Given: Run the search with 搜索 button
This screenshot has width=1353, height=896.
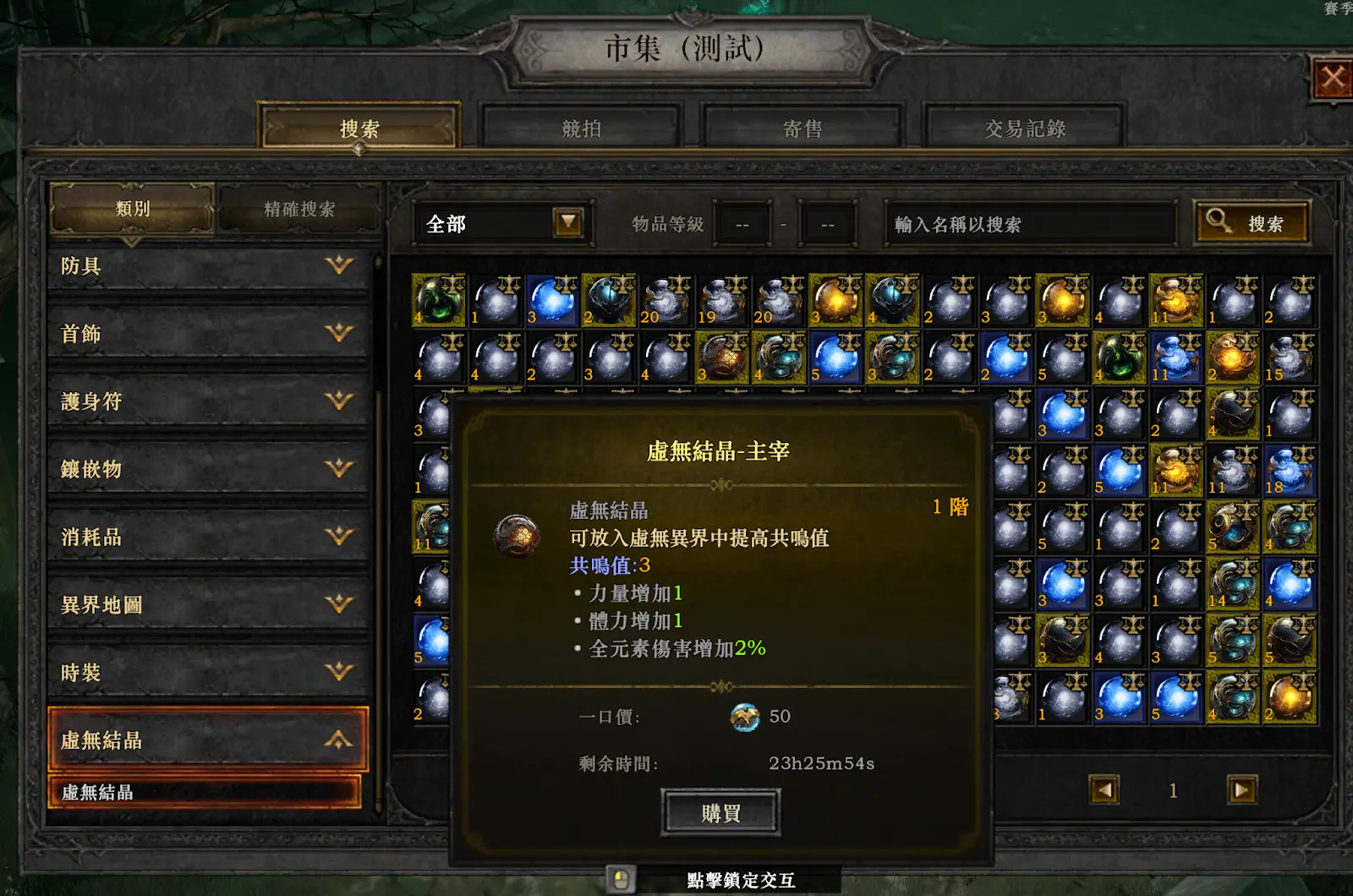Looking at the screenshot, I should [1252, 223].
